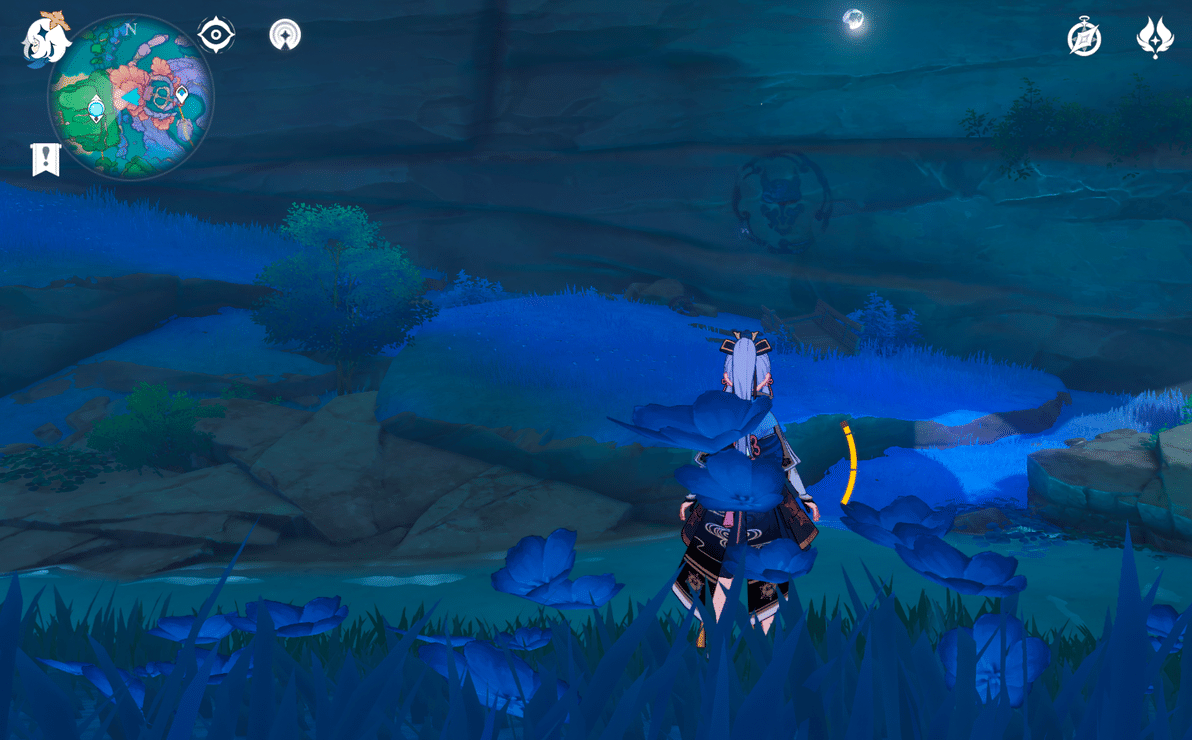This screenshot has width=1192, height=740.
Task: Open the Paimon menu
Action: pyautogui.click(x=46, y=39)
